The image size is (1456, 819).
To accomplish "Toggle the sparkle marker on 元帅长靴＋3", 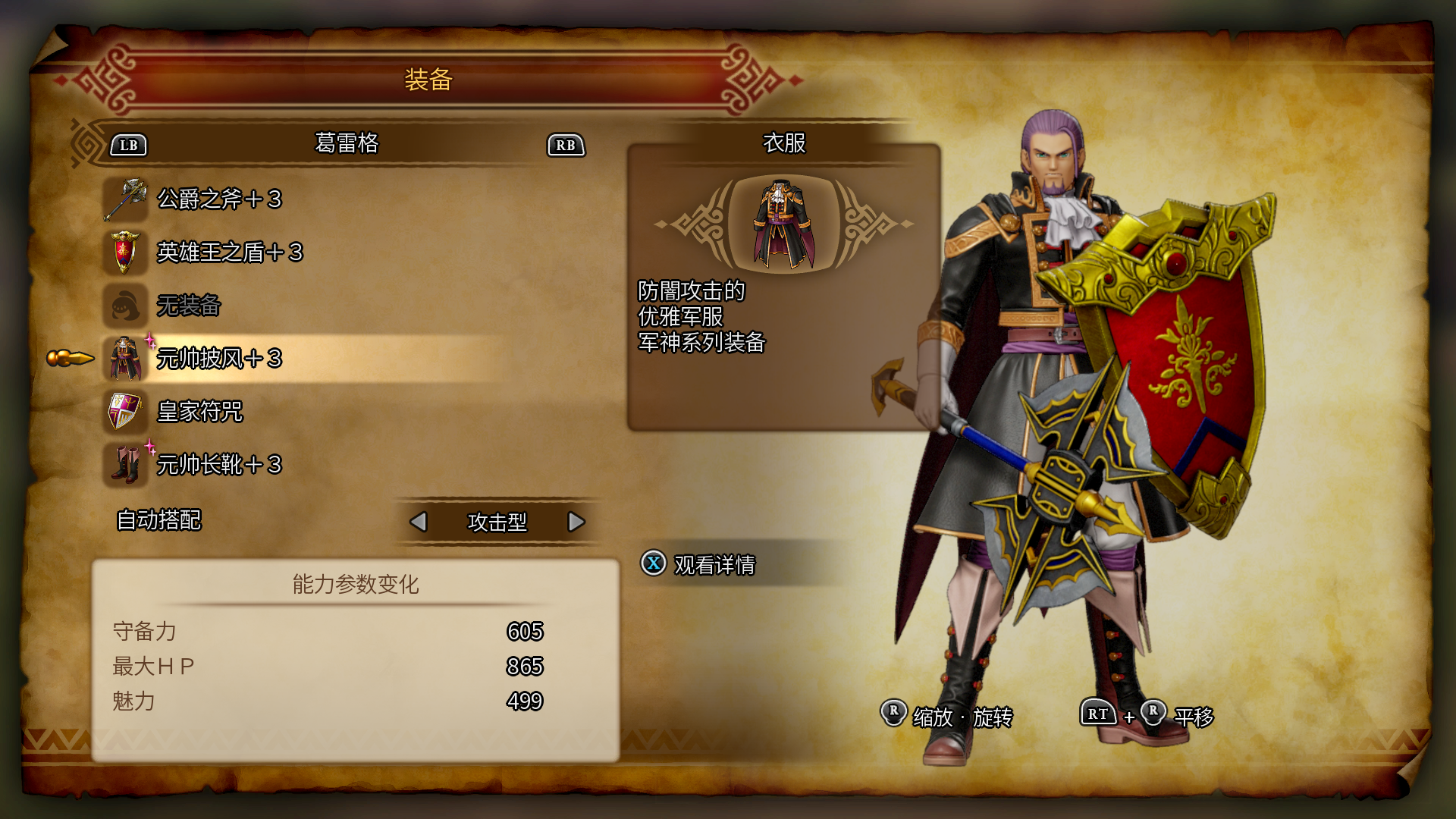I will [149, 449].
